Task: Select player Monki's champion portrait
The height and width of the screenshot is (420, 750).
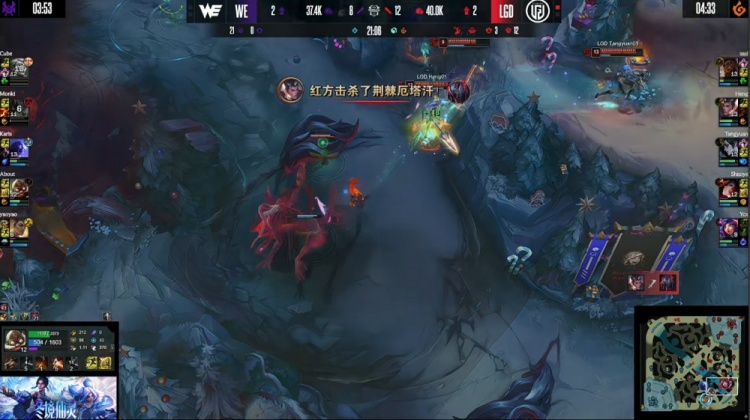Action: tap(19, 109)
